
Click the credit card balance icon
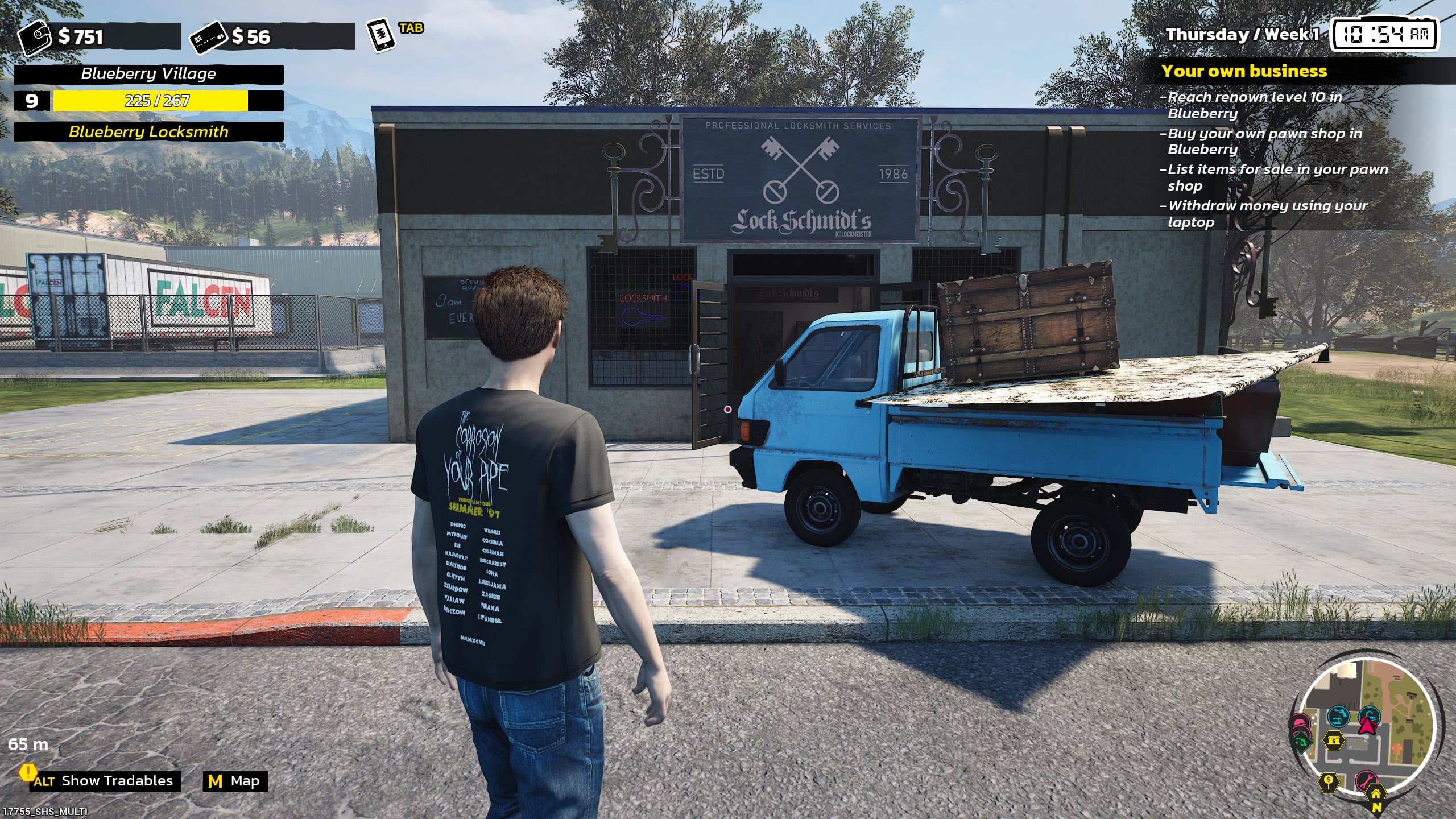(209, 36)
